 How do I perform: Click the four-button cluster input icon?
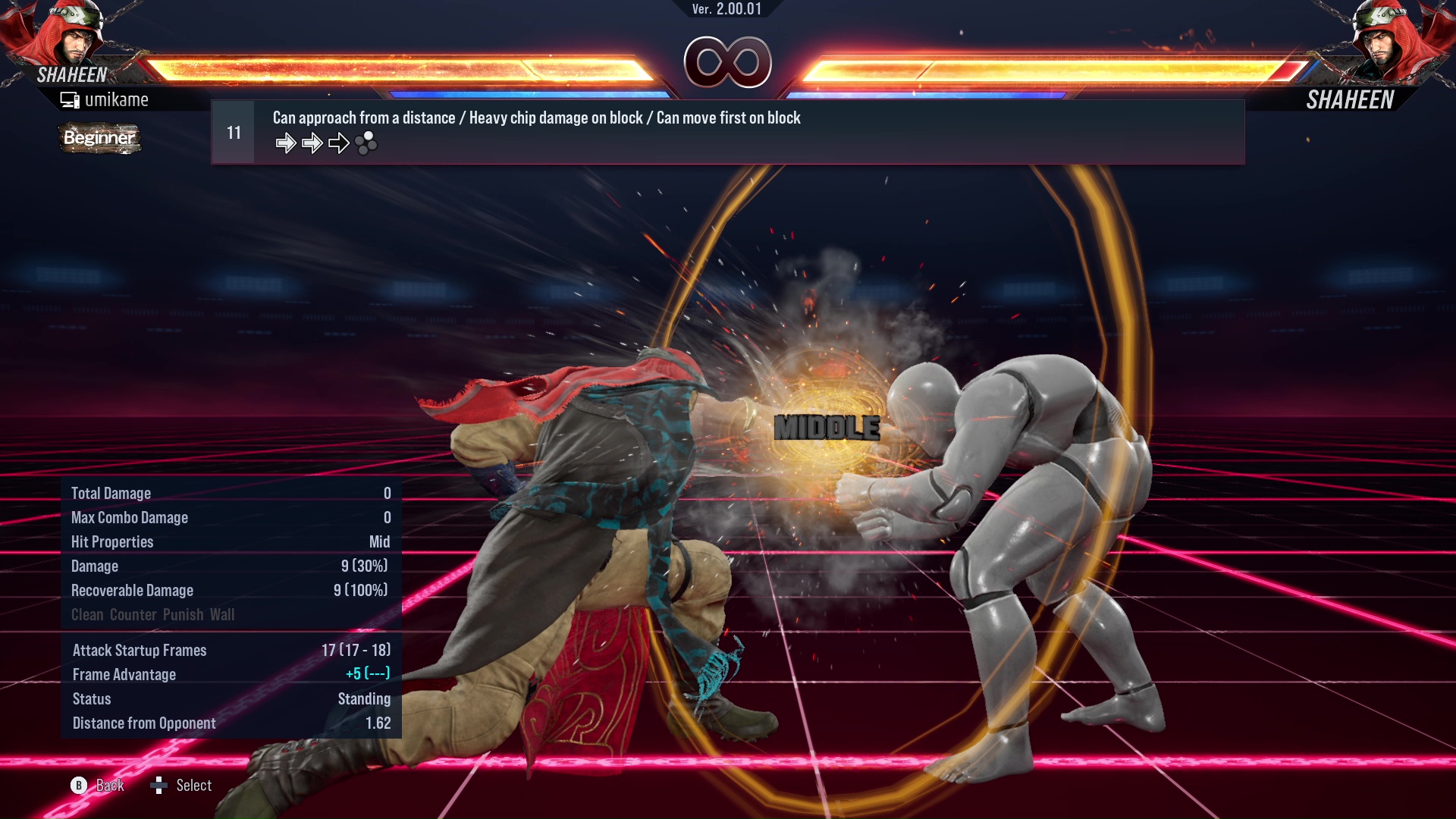click(367, 143)
